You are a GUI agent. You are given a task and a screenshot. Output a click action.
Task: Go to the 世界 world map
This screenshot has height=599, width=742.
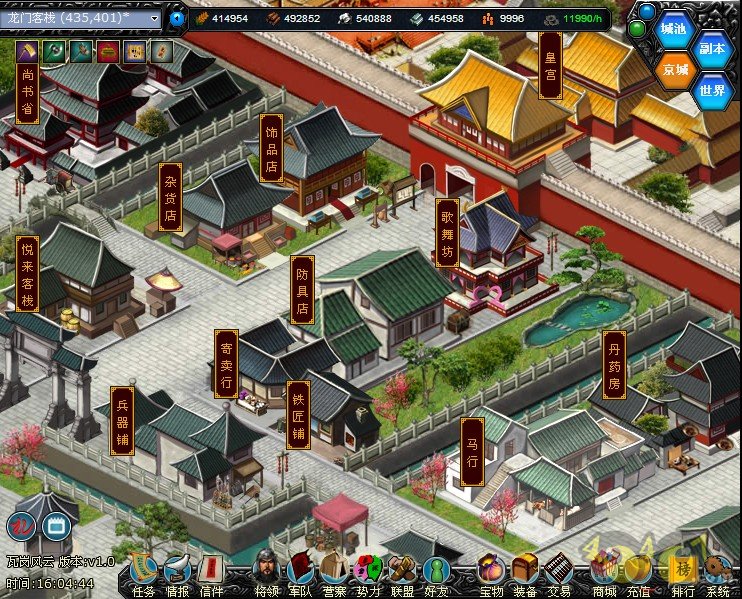(713, 90)
